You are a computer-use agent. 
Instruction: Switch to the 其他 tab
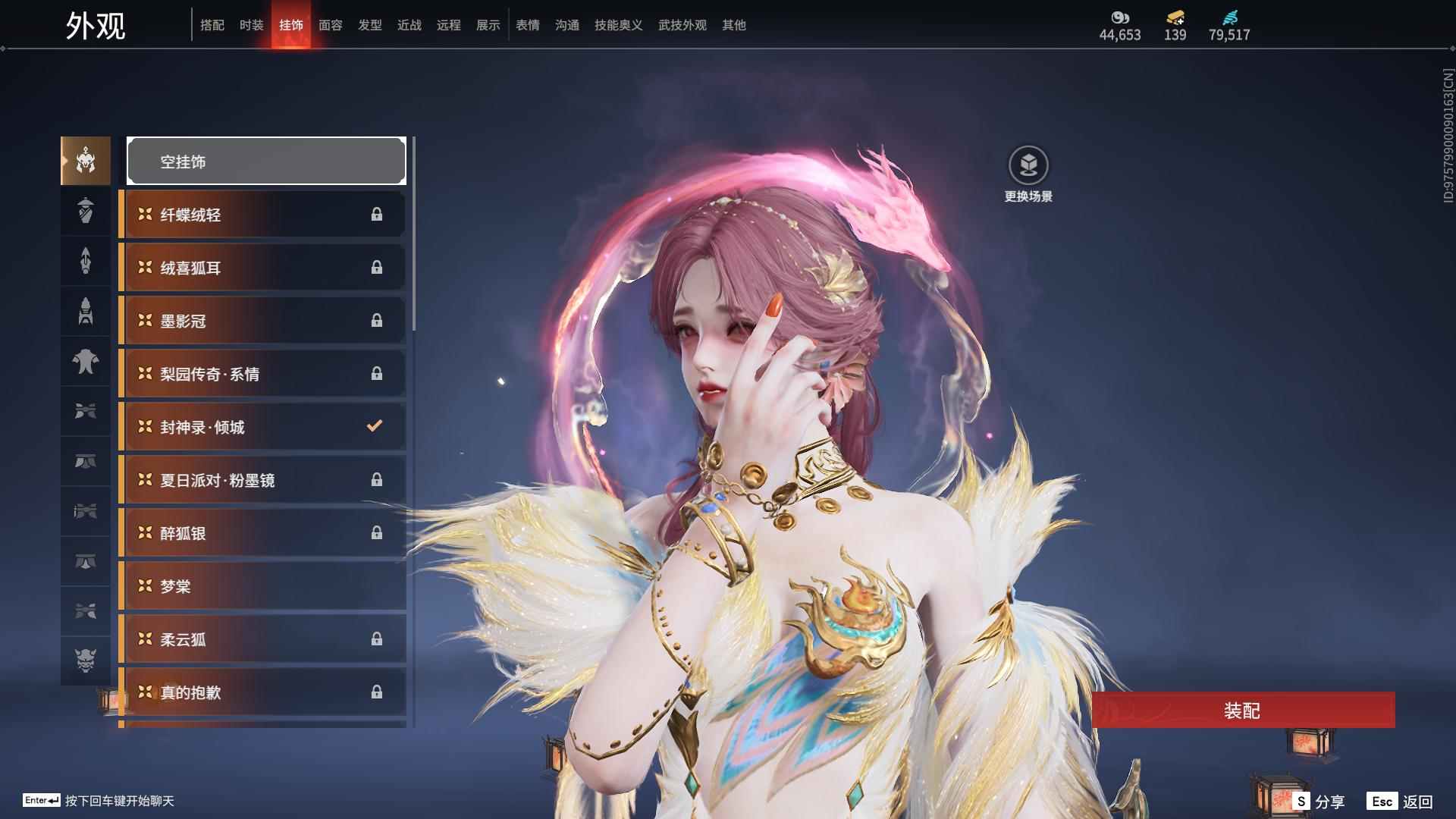tap(733, 24)
